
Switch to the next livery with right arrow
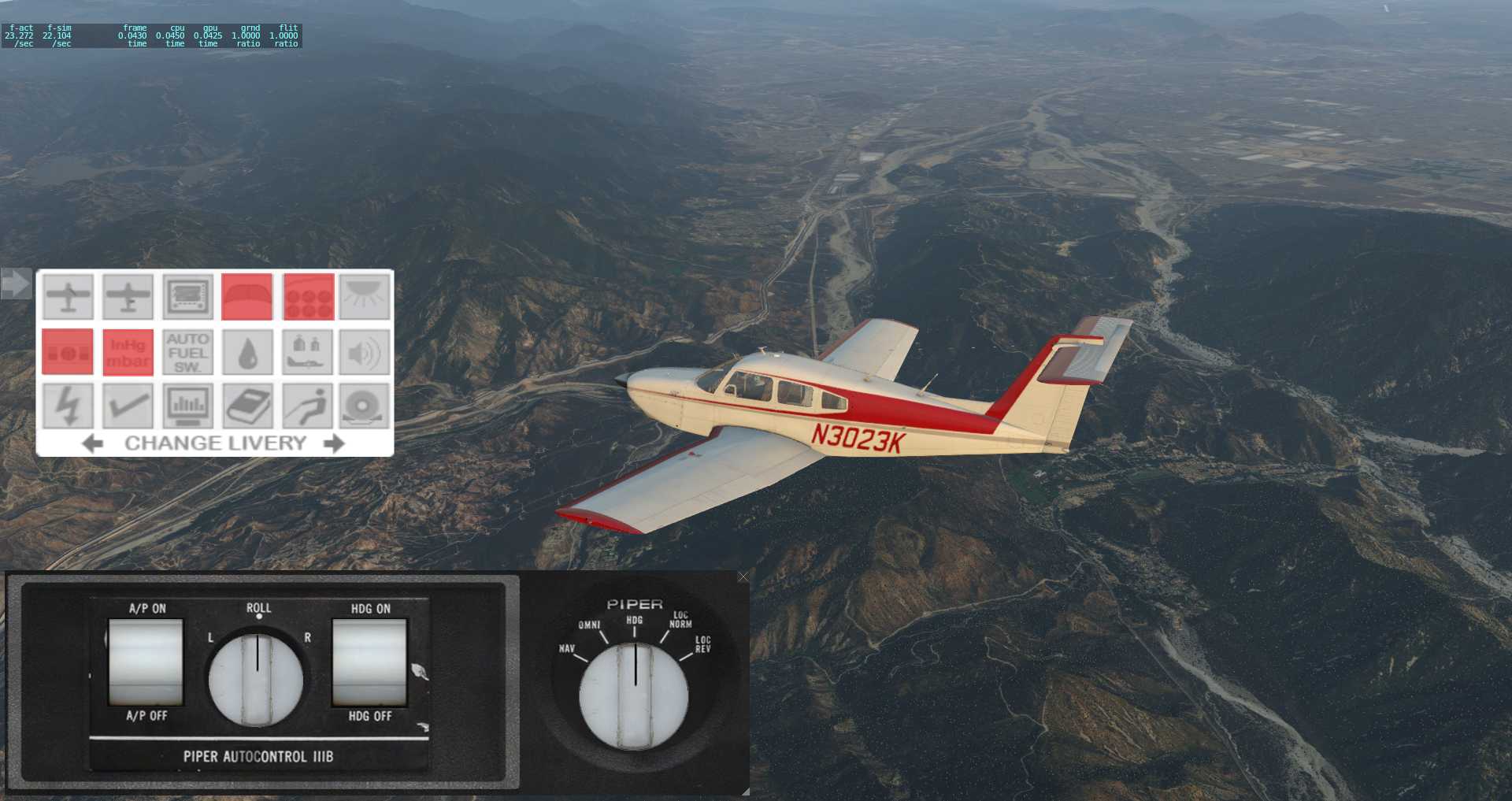click(335, 443)
